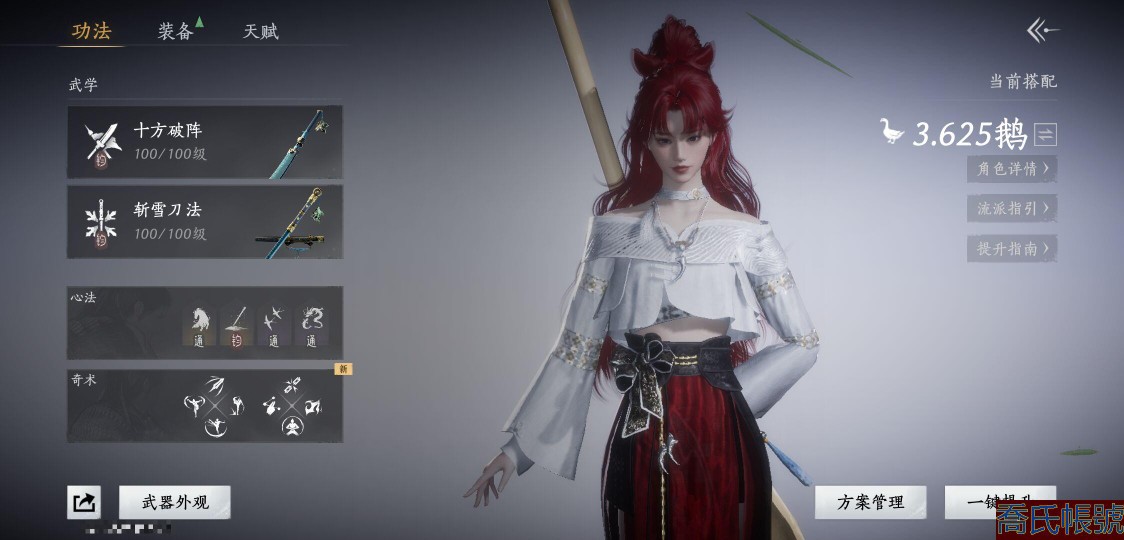Open the 装备 tab
Viewport: 1124px width, 540px height.
176,31
